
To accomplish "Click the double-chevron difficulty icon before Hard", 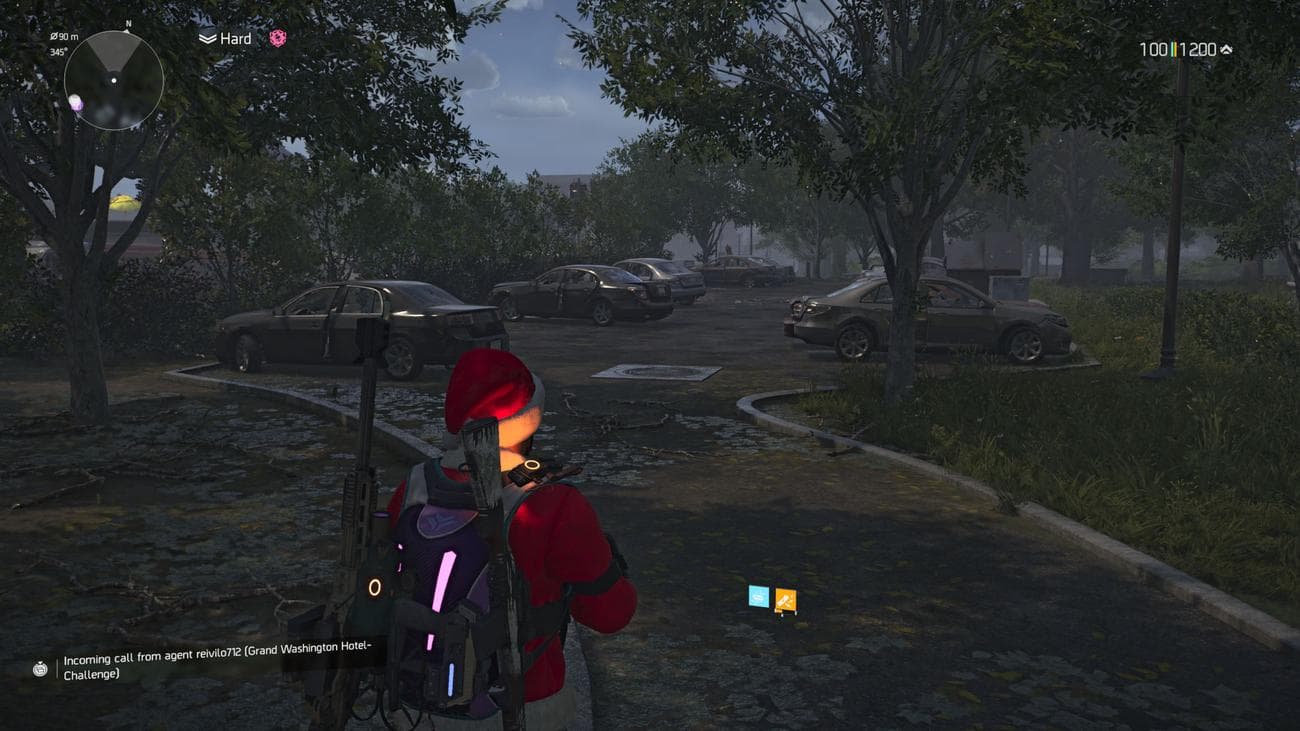I will point(206,38).
